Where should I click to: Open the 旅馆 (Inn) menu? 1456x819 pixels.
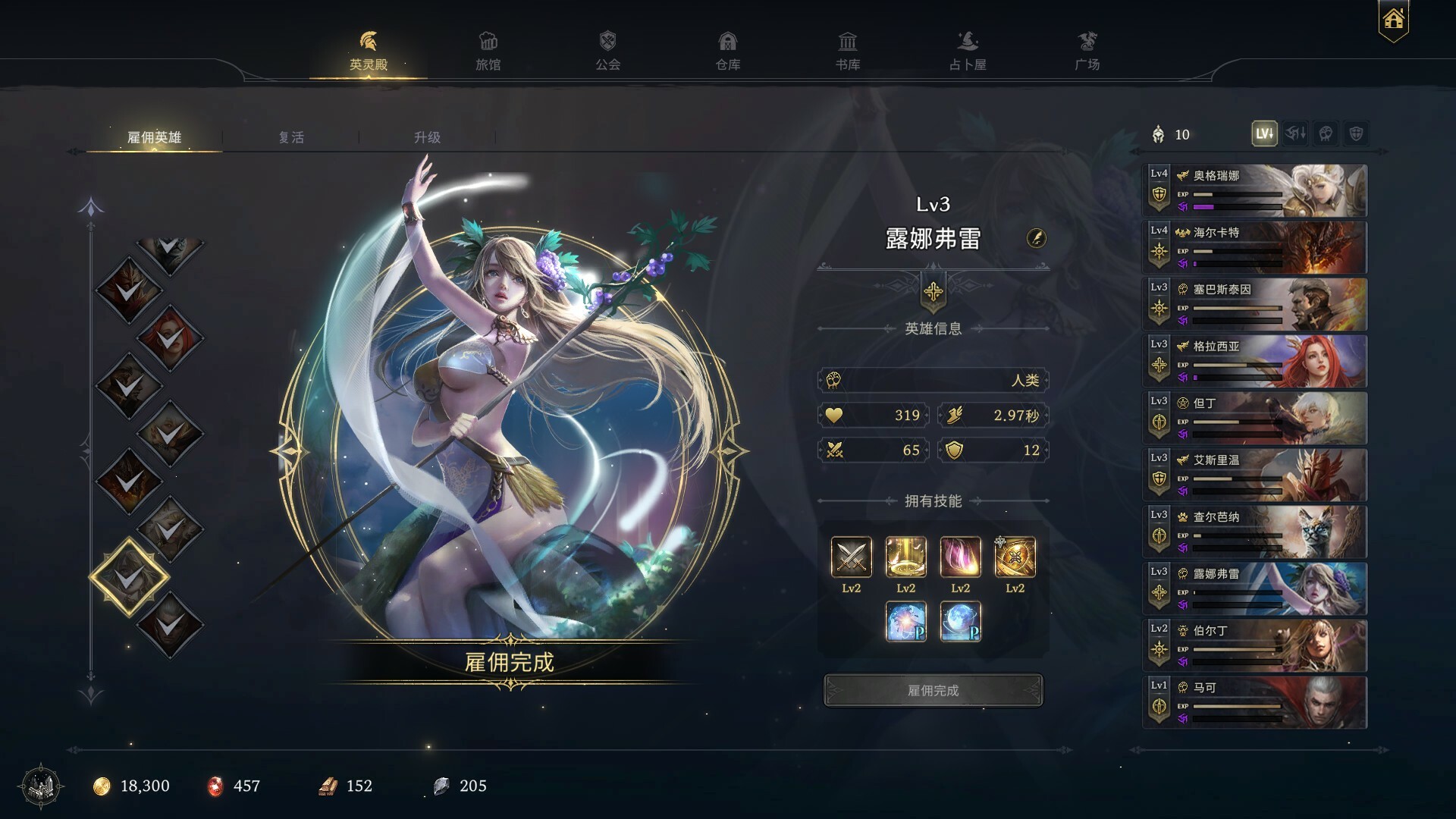[488, 52]
